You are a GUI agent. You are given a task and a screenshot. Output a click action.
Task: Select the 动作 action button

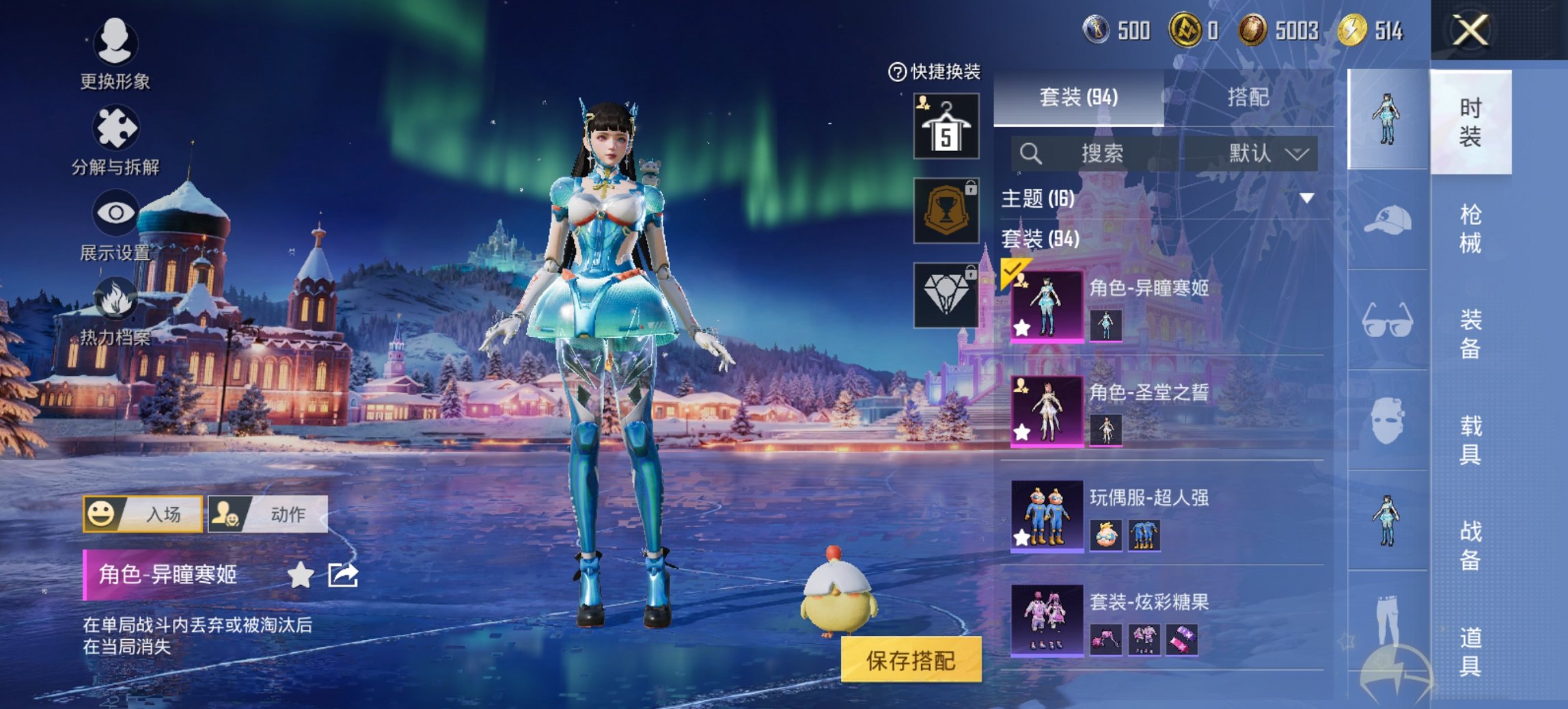268,514
